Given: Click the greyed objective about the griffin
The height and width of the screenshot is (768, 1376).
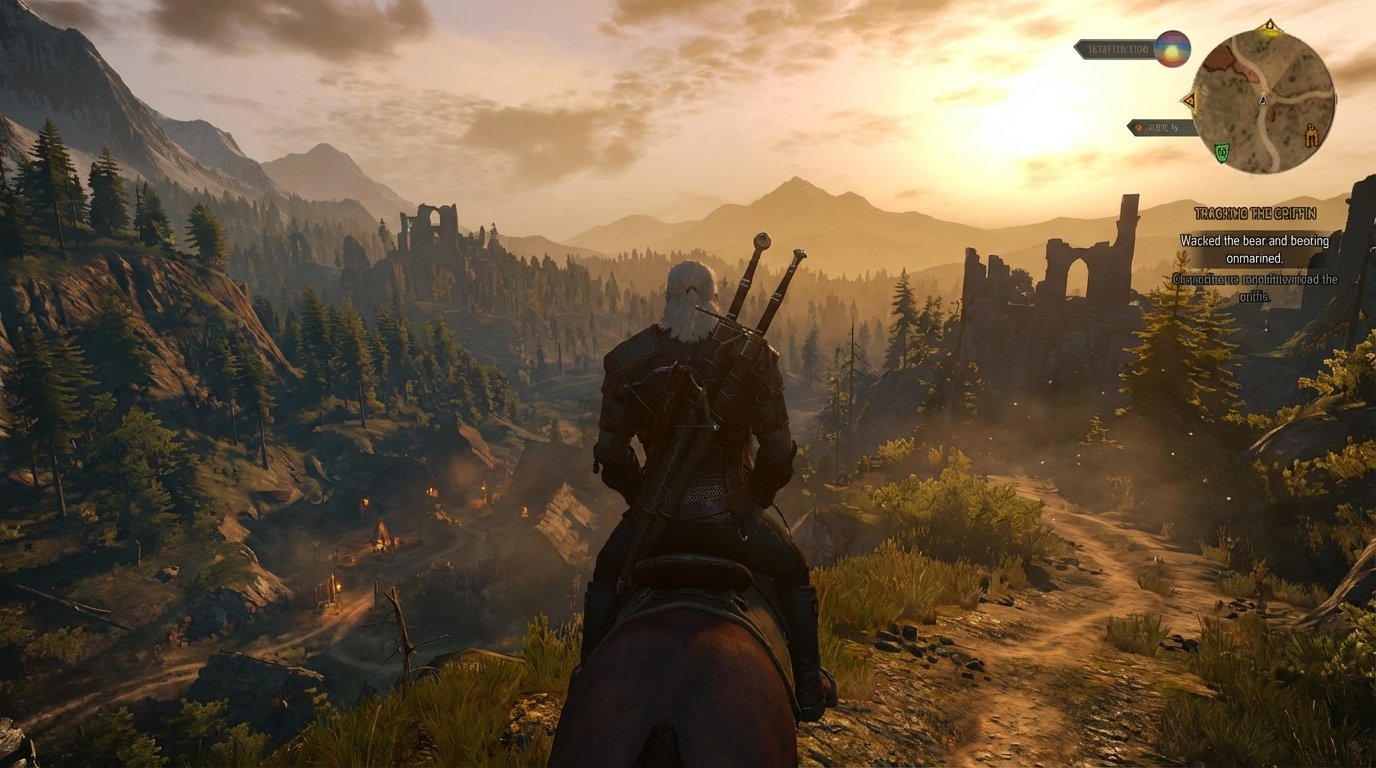Looking at the screenshot, I should pos(1256,285).
